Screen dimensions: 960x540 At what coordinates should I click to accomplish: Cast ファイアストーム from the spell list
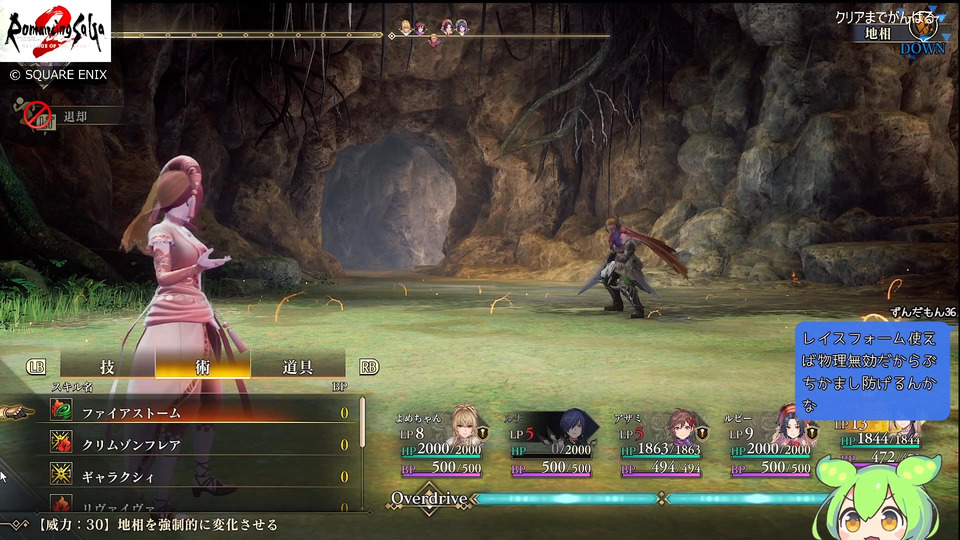coord(200,412)
